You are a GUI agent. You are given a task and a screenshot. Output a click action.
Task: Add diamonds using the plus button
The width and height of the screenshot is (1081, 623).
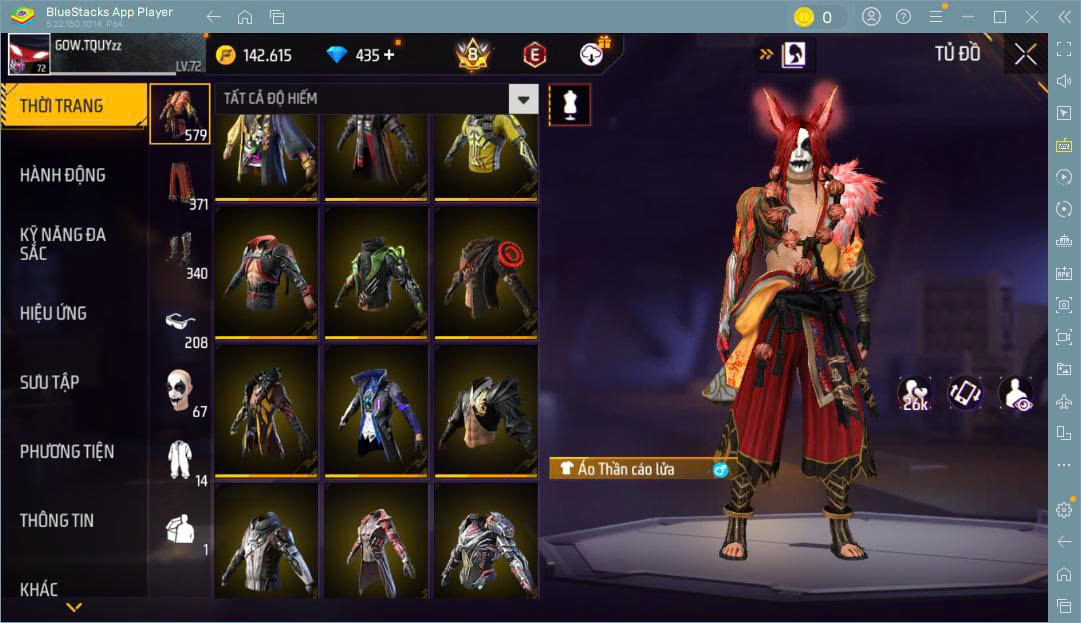pyautogui.click(x=389, y=55)
